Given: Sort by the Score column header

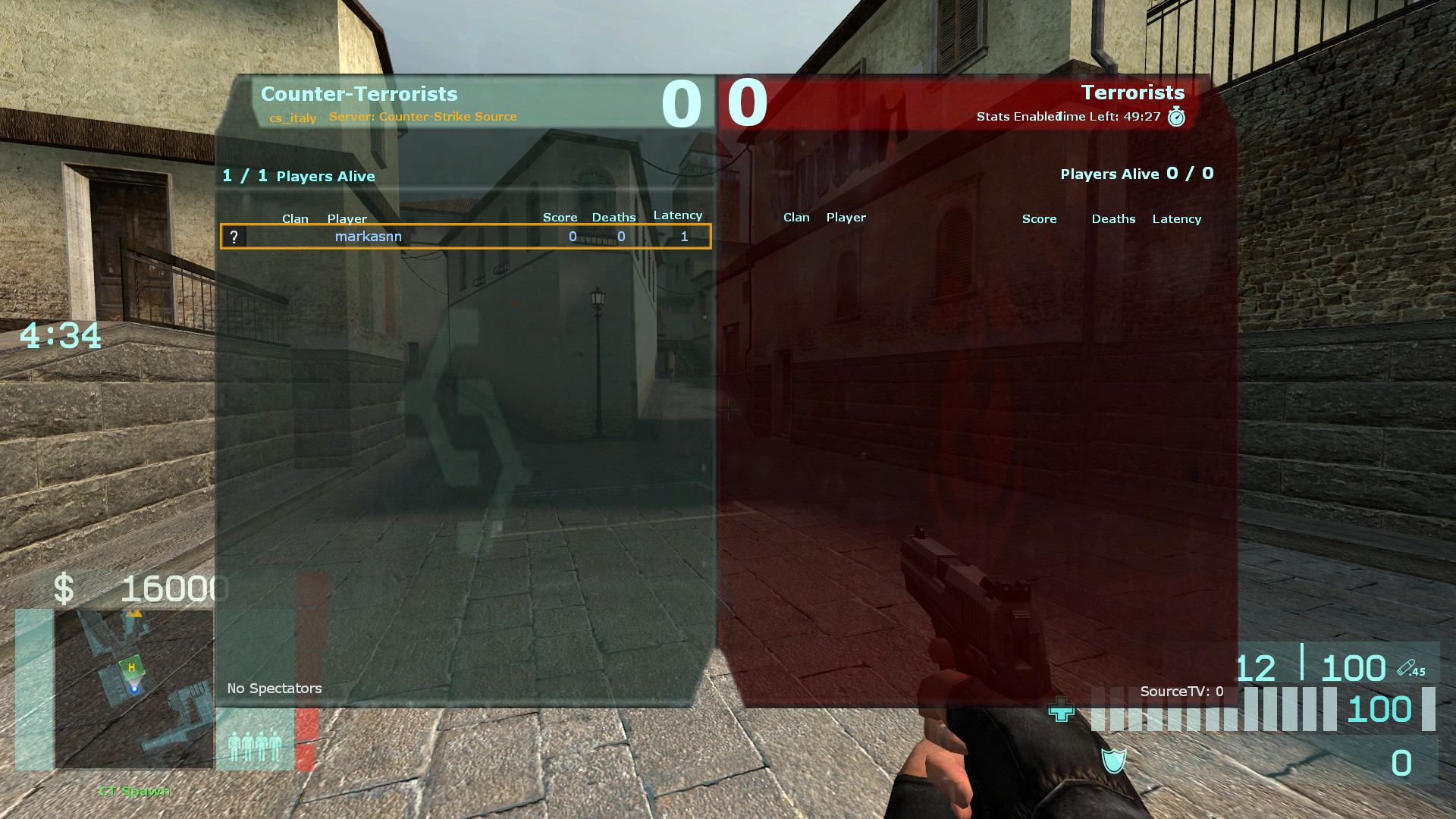Looking at the screenshot, I should point(560,217).
